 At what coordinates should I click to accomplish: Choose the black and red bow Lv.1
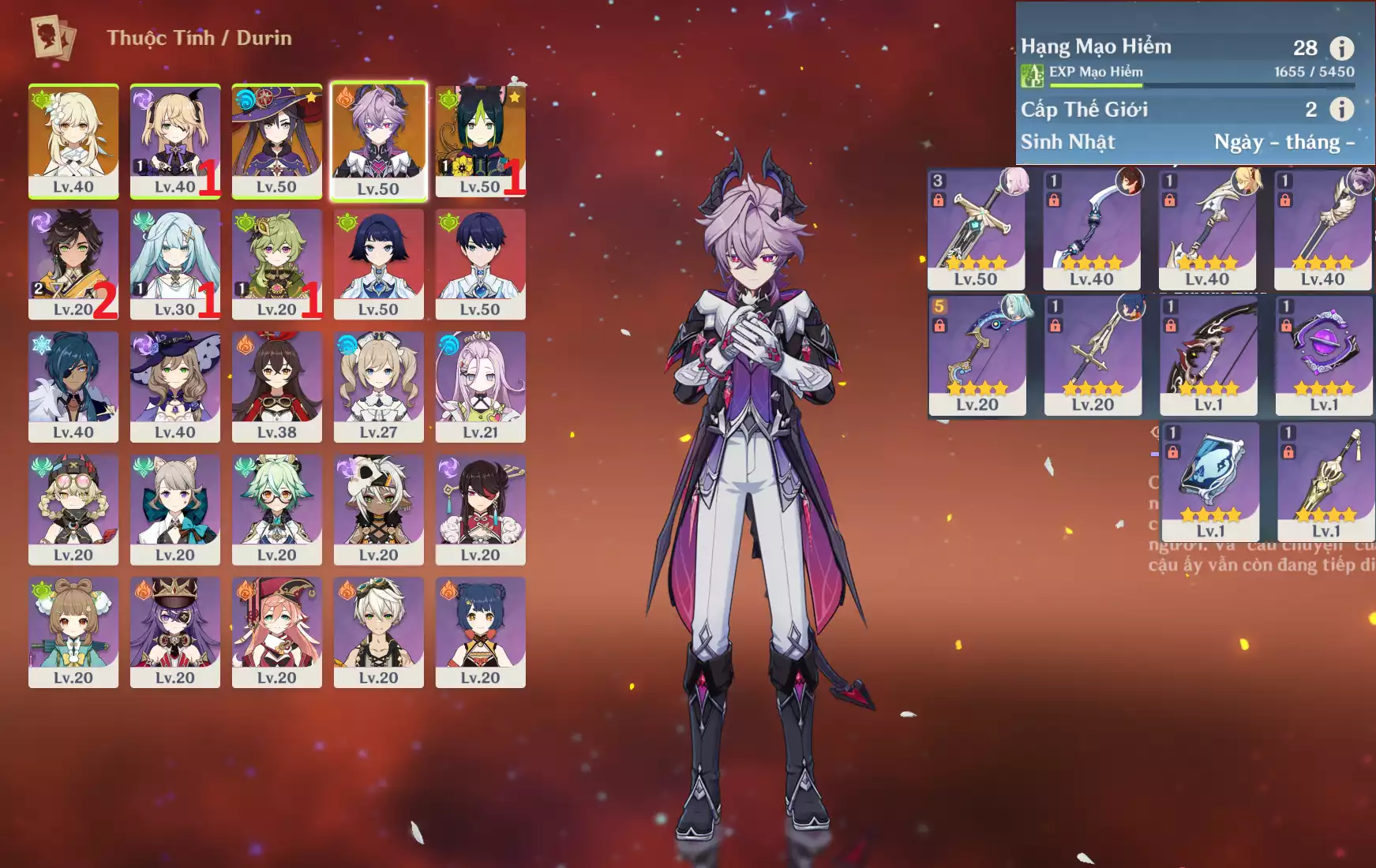(1208, 355)
